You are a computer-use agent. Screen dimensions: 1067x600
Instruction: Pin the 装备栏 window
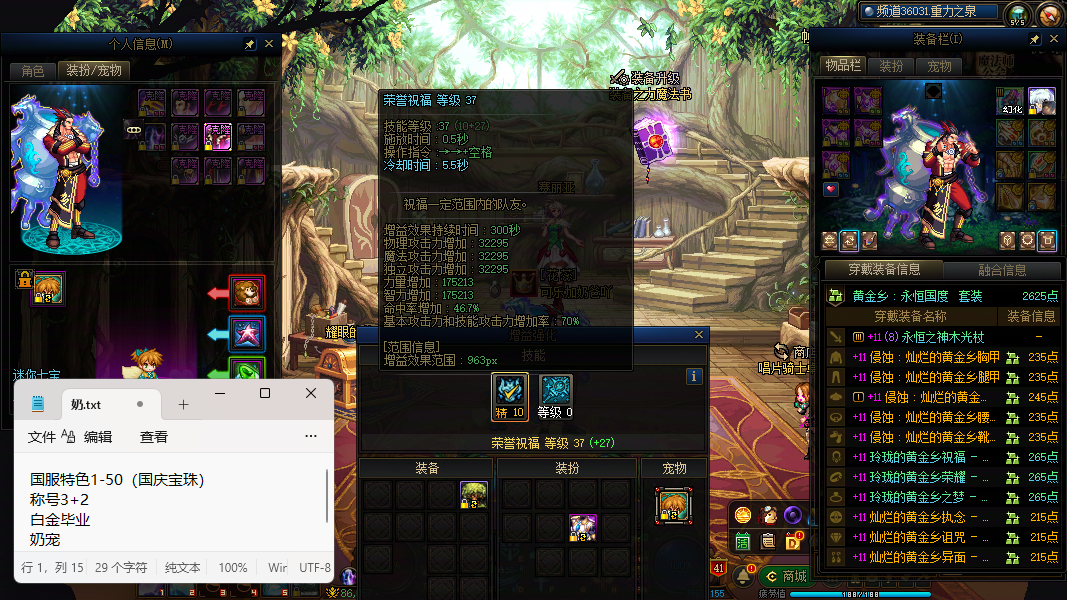pos(1035,39)
